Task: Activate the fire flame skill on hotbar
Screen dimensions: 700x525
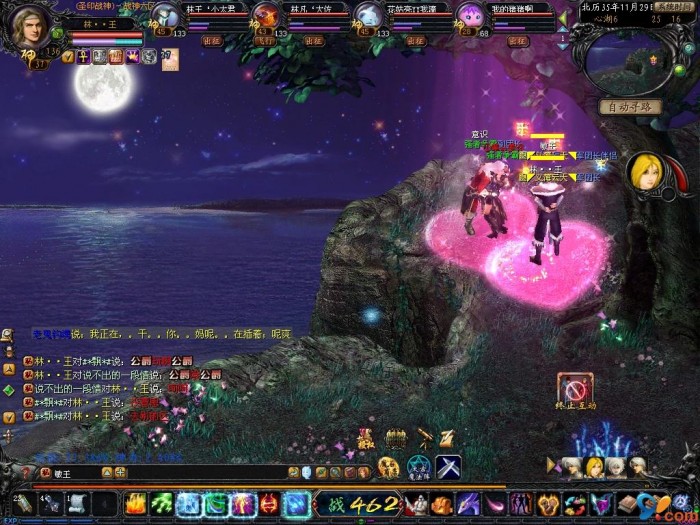Action: click(x=137, y=503)
